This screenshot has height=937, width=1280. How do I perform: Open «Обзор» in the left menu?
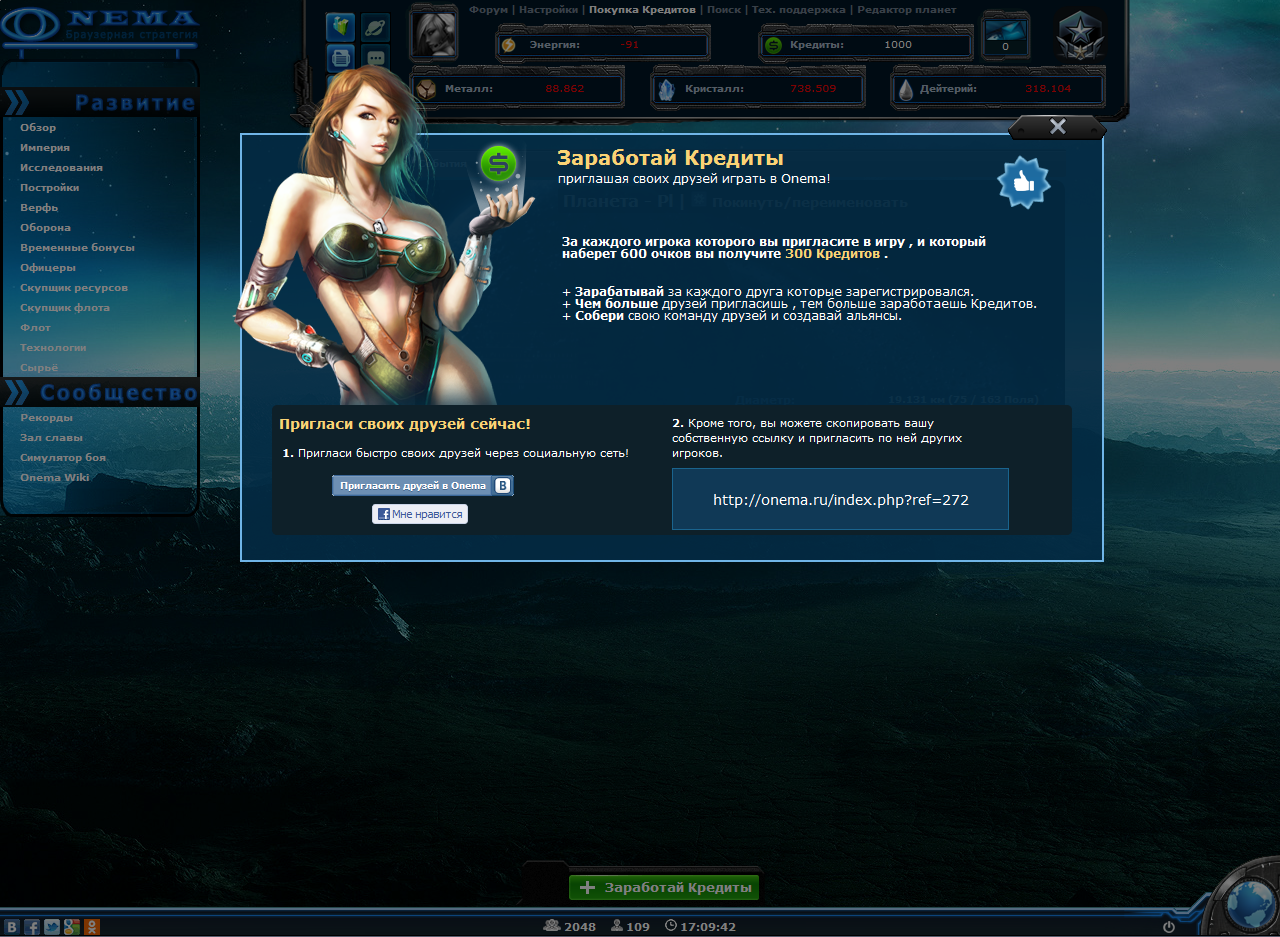[38, 128]
